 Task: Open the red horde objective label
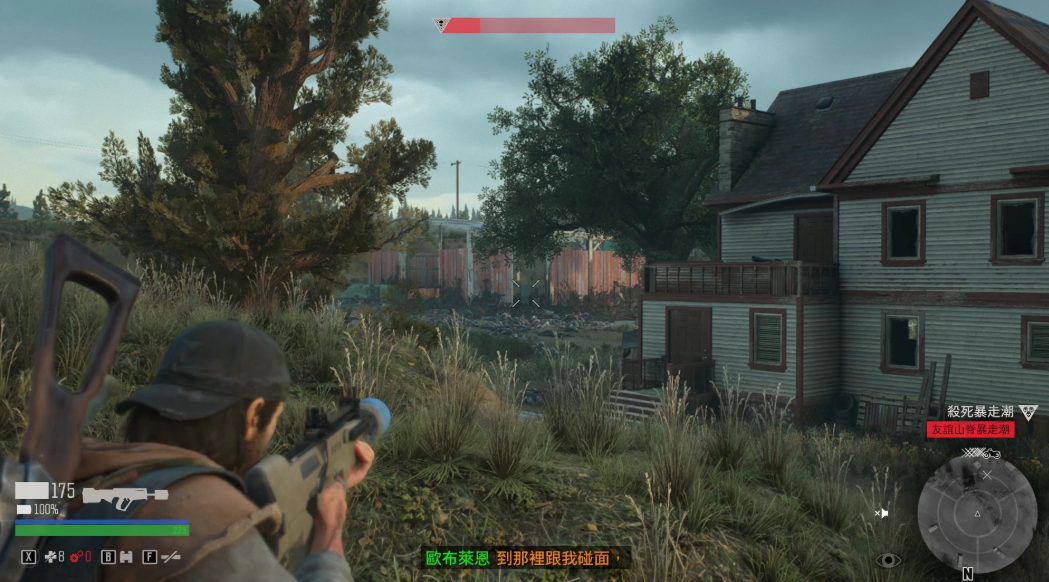point(970,429)
